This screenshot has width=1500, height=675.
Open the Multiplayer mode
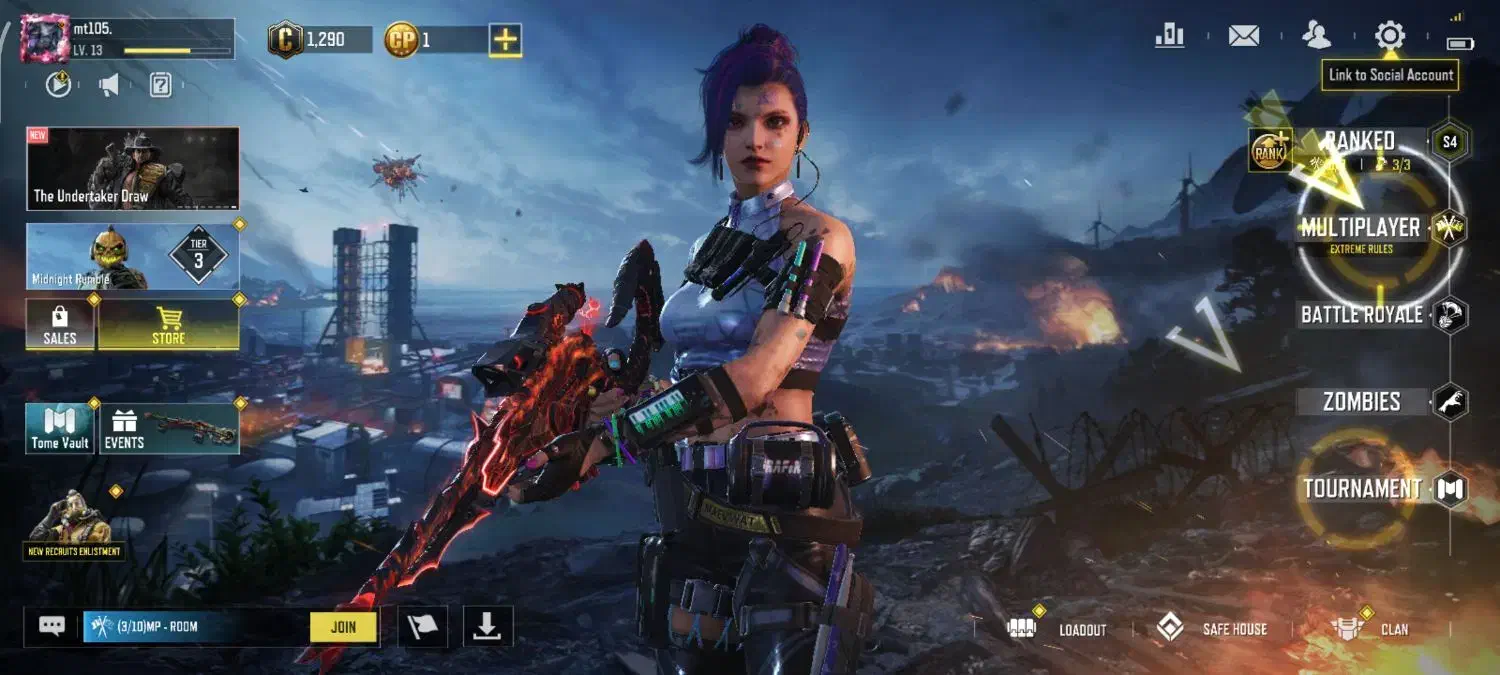coord(1360,229)
